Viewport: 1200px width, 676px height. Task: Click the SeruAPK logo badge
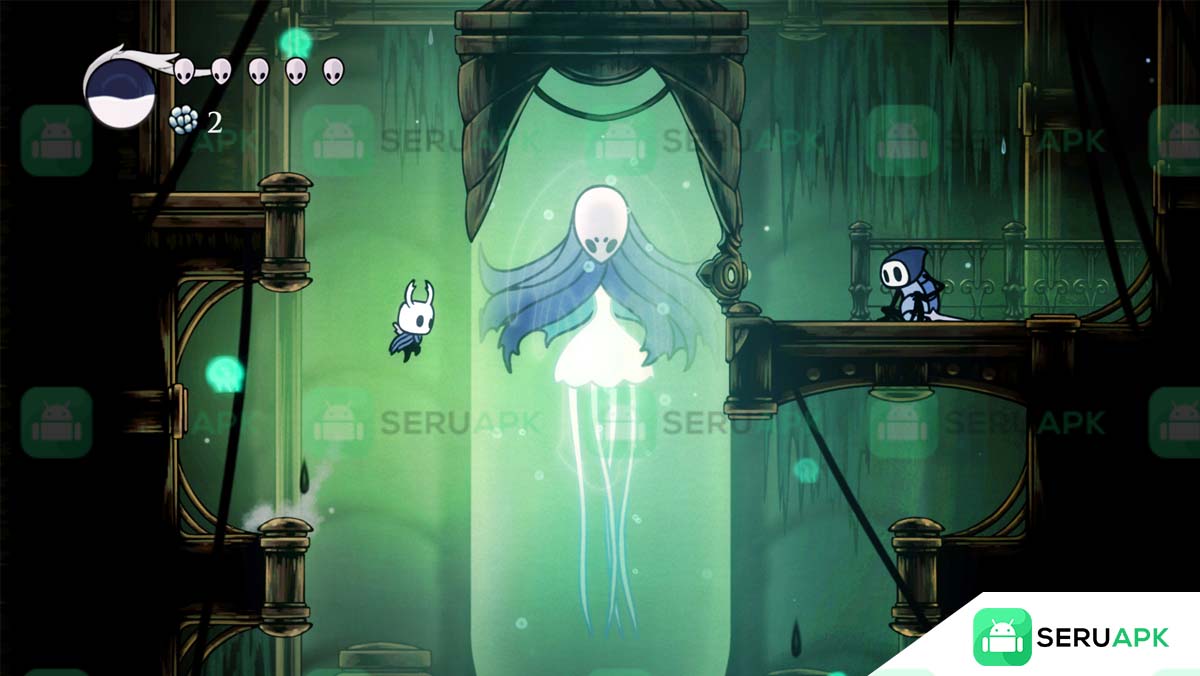[x=1070, y=637]
